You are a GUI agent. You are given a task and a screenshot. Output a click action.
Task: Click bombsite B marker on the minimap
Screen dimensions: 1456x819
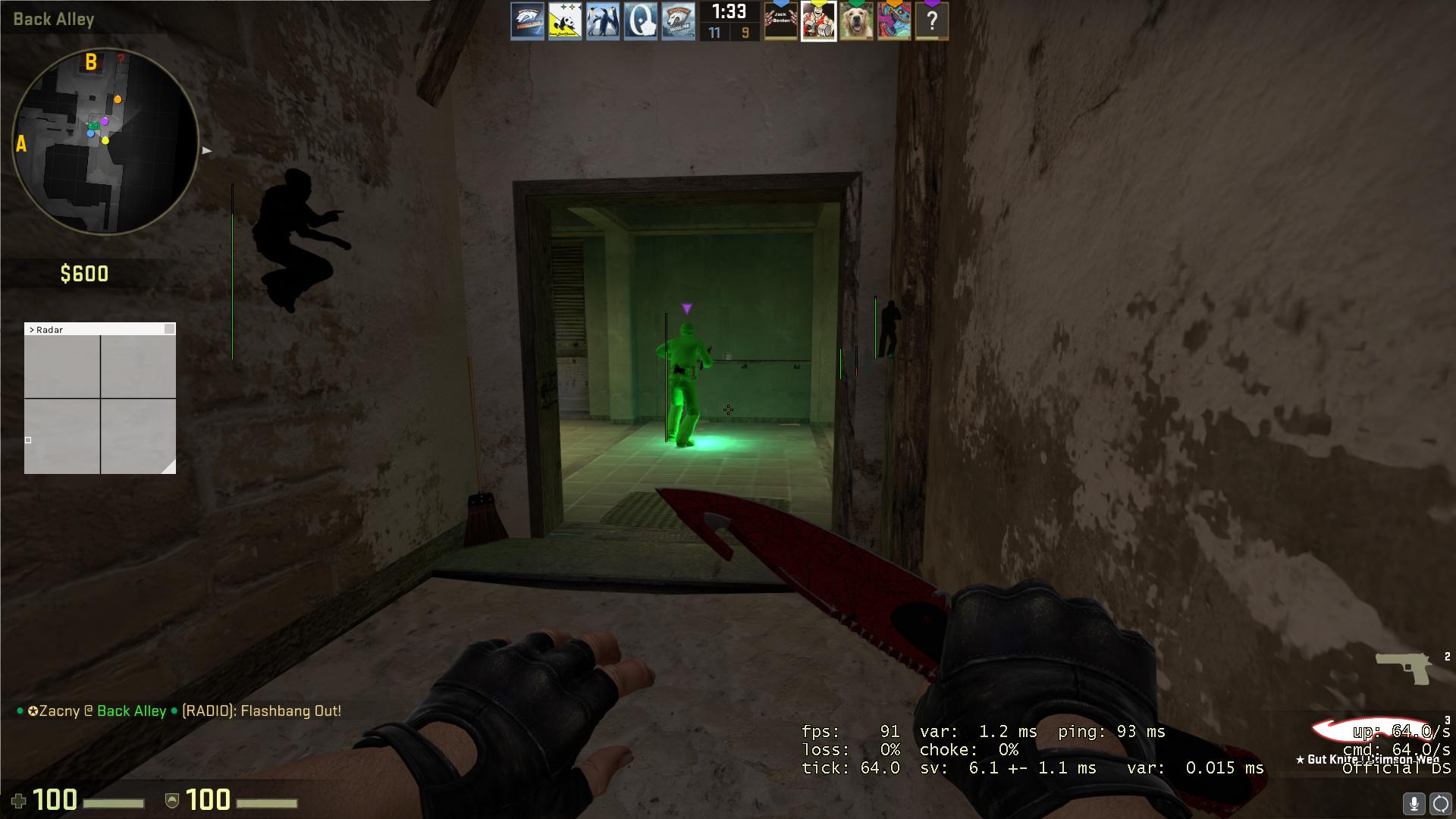point(91,61)
